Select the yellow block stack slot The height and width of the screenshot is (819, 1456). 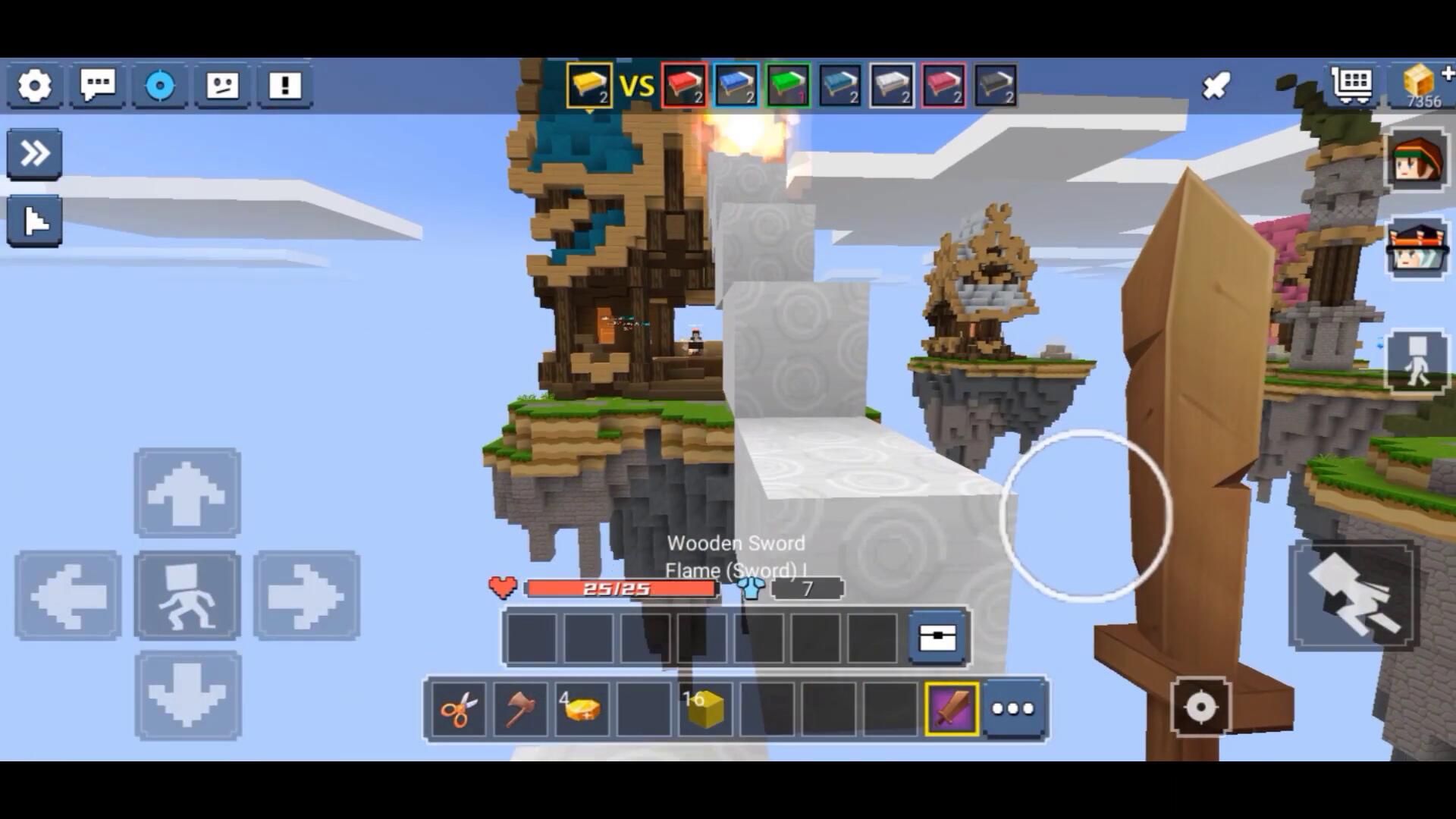click(x=705, y=710)
